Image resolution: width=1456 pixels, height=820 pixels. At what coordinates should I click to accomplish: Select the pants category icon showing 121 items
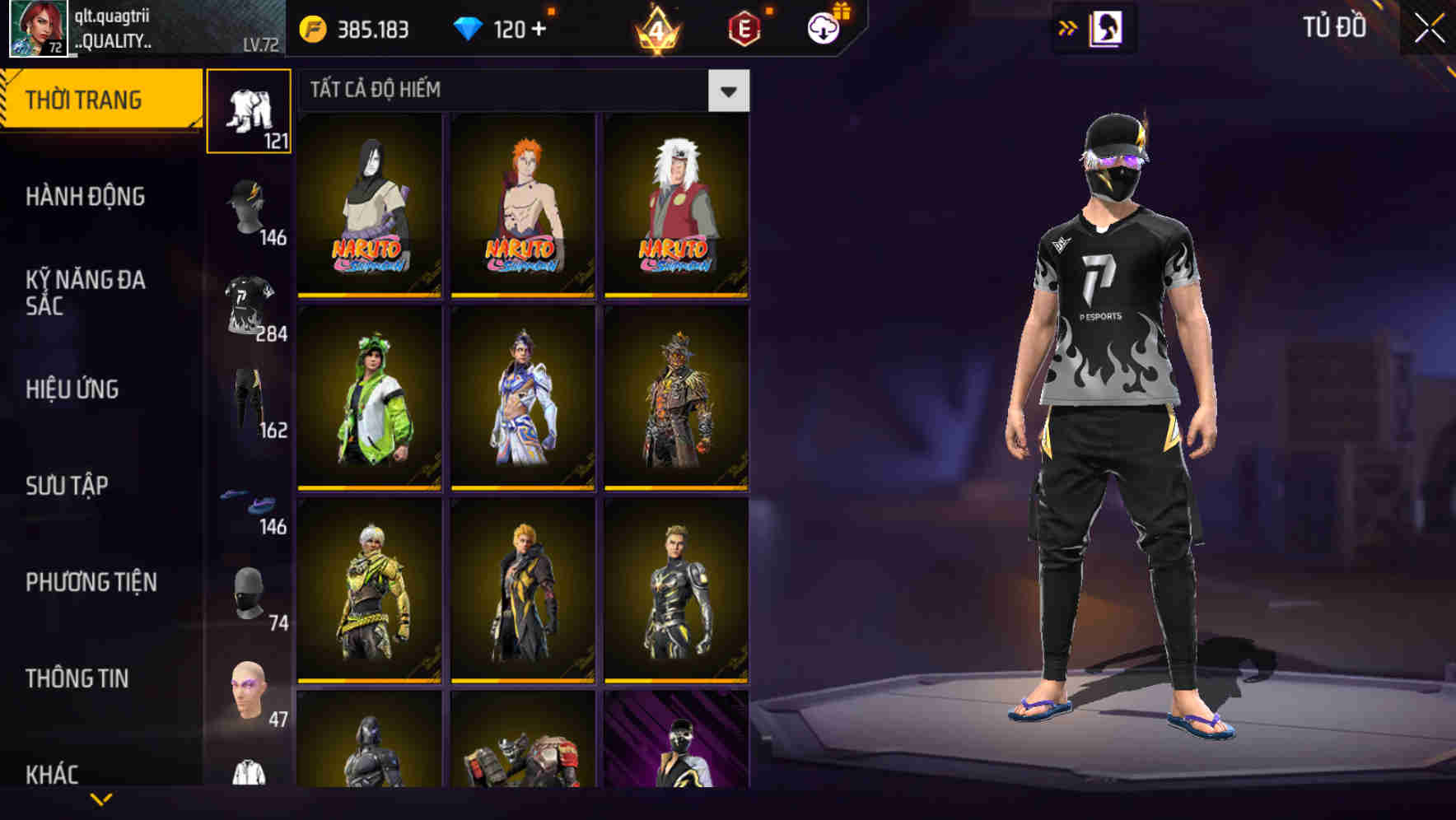[249, 111]
